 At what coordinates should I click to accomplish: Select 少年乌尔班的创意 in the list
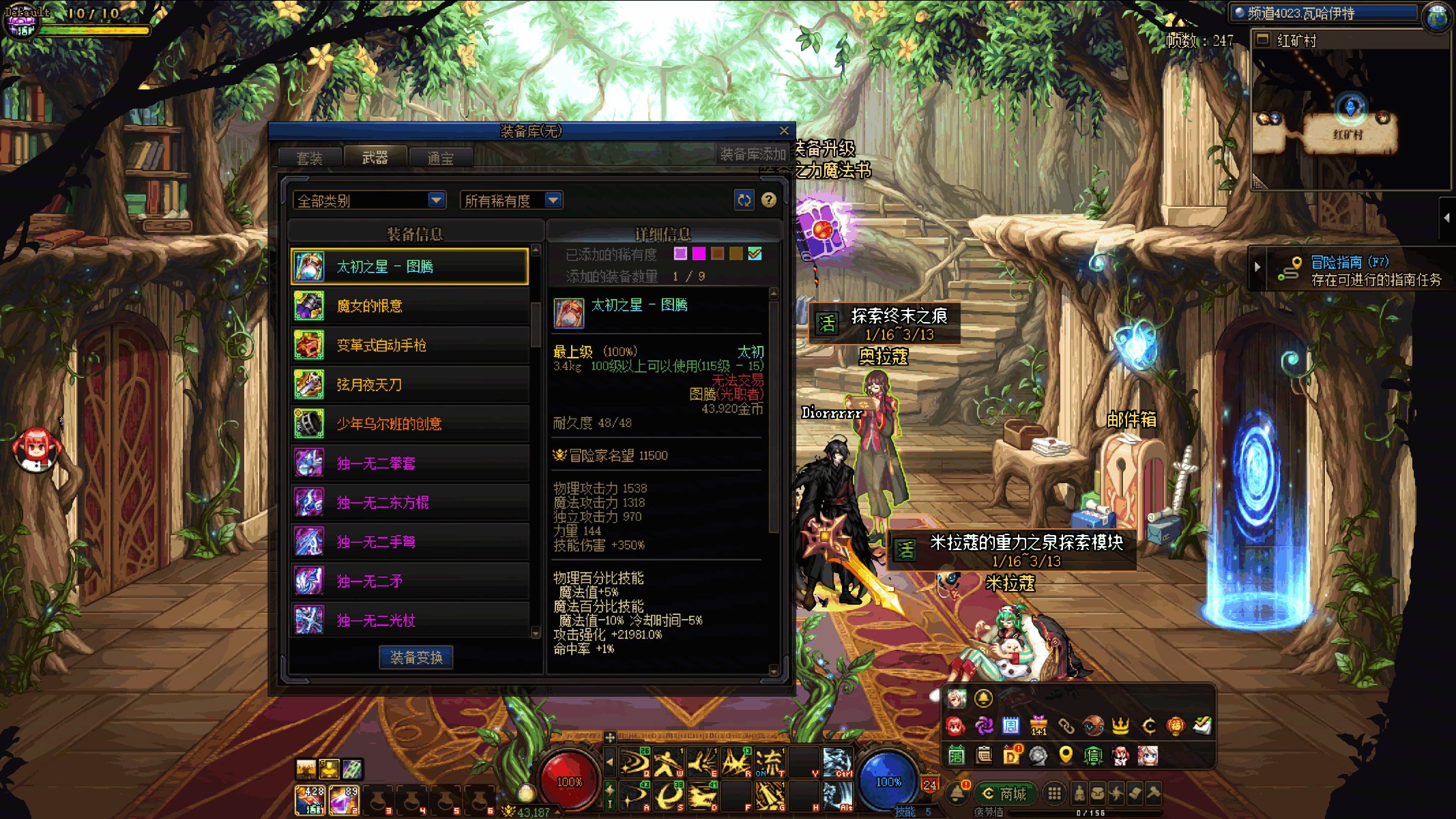pos(410,424)
